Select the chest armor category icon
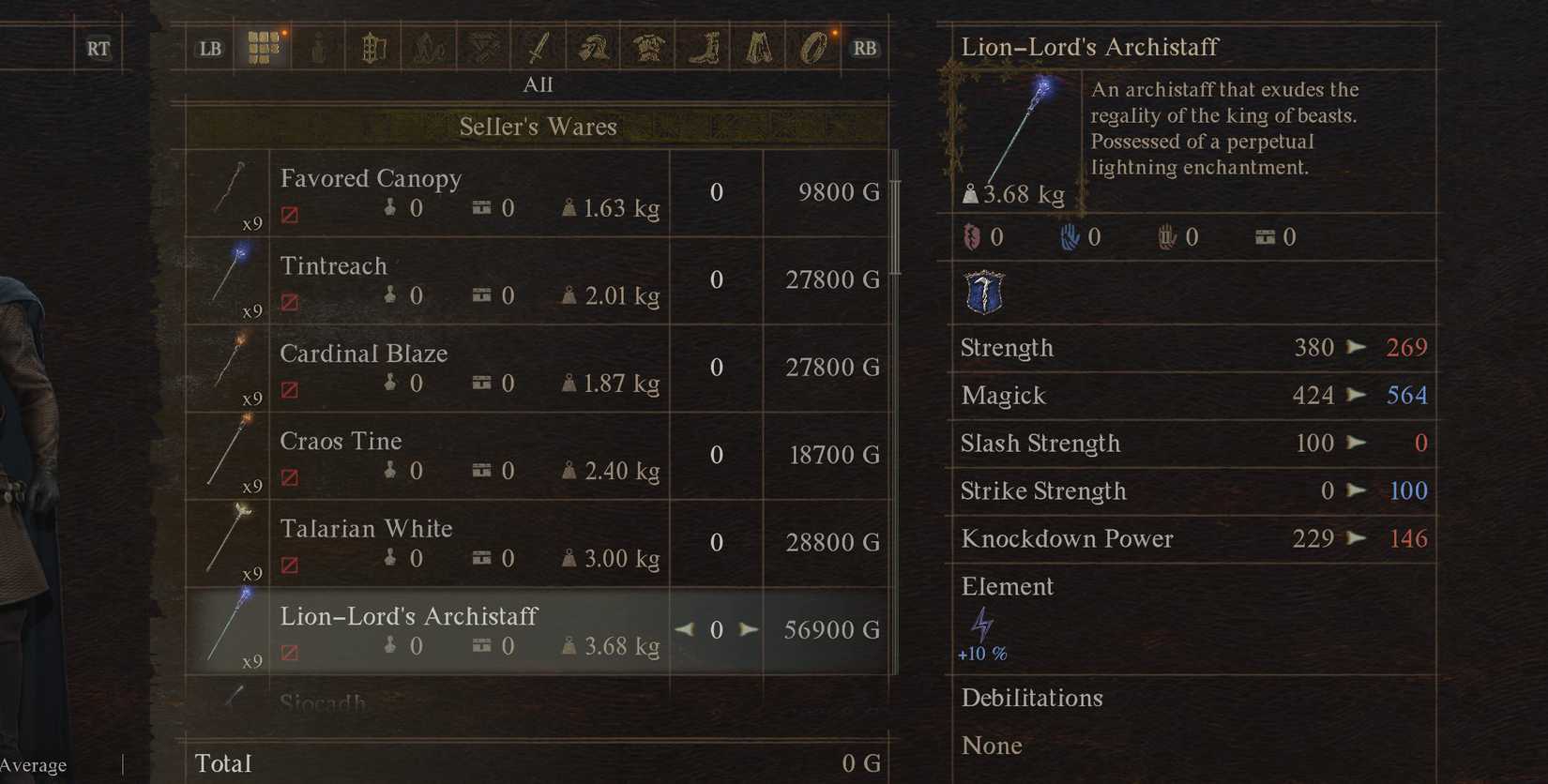Image resolution: width=1548 pixels, height=784 pixels. [x=649, y=47]
